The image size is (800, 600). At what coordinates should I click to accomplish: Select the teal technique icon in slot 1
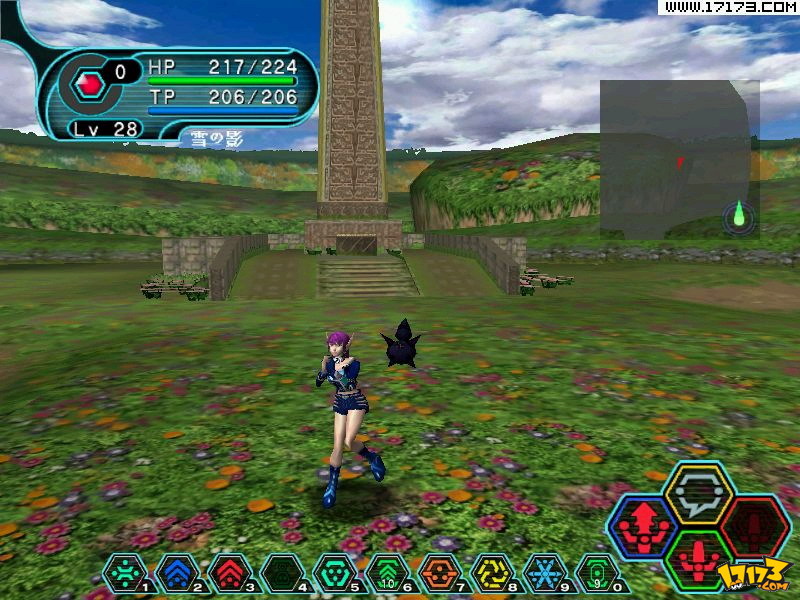(x=125, y=573)
